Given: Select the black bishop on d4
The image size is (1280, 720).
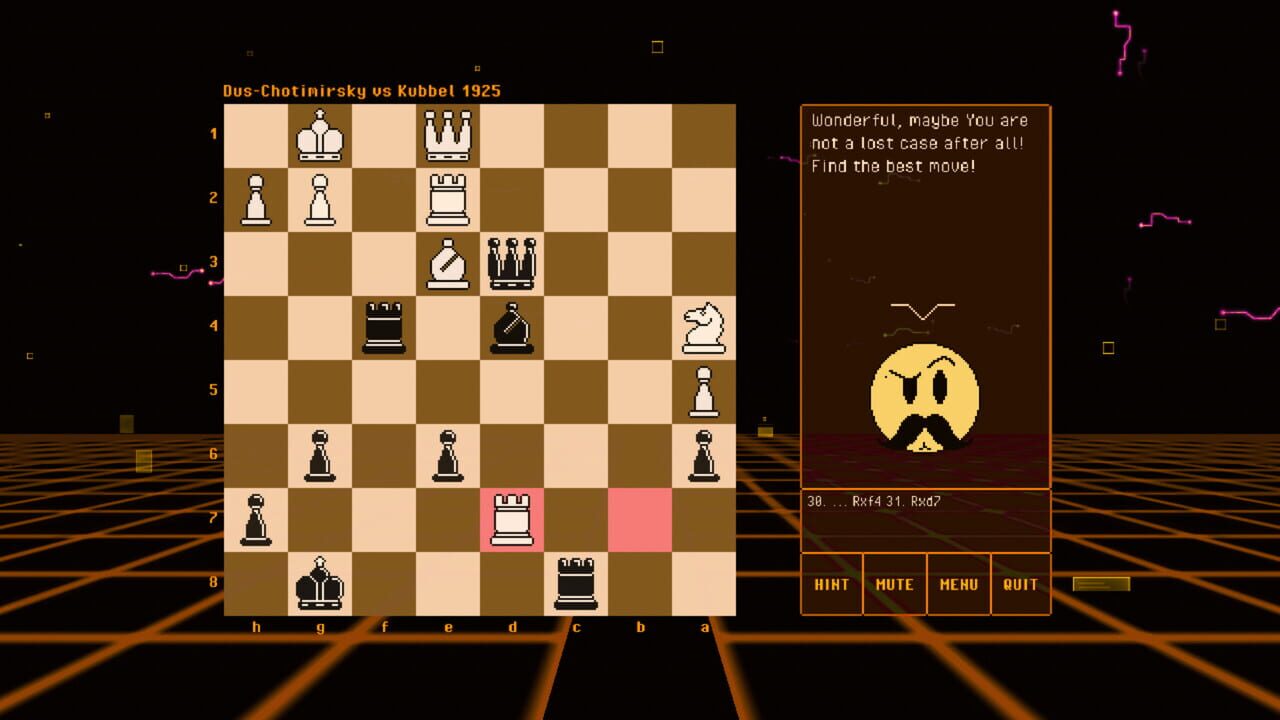Looking at the screenshot, I should click(x=513, y=327).
